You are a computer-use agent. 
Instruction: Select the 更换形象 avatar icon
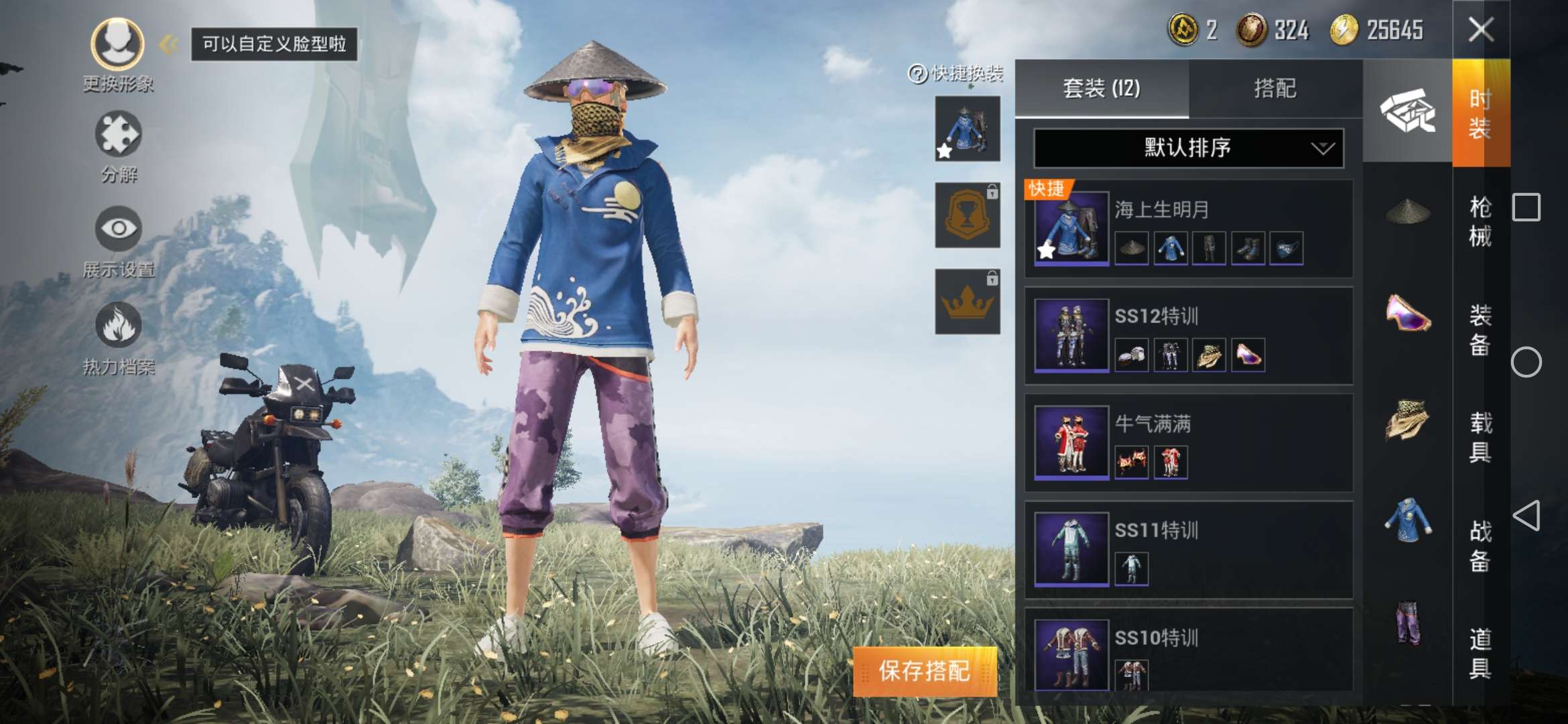point(117,44)
